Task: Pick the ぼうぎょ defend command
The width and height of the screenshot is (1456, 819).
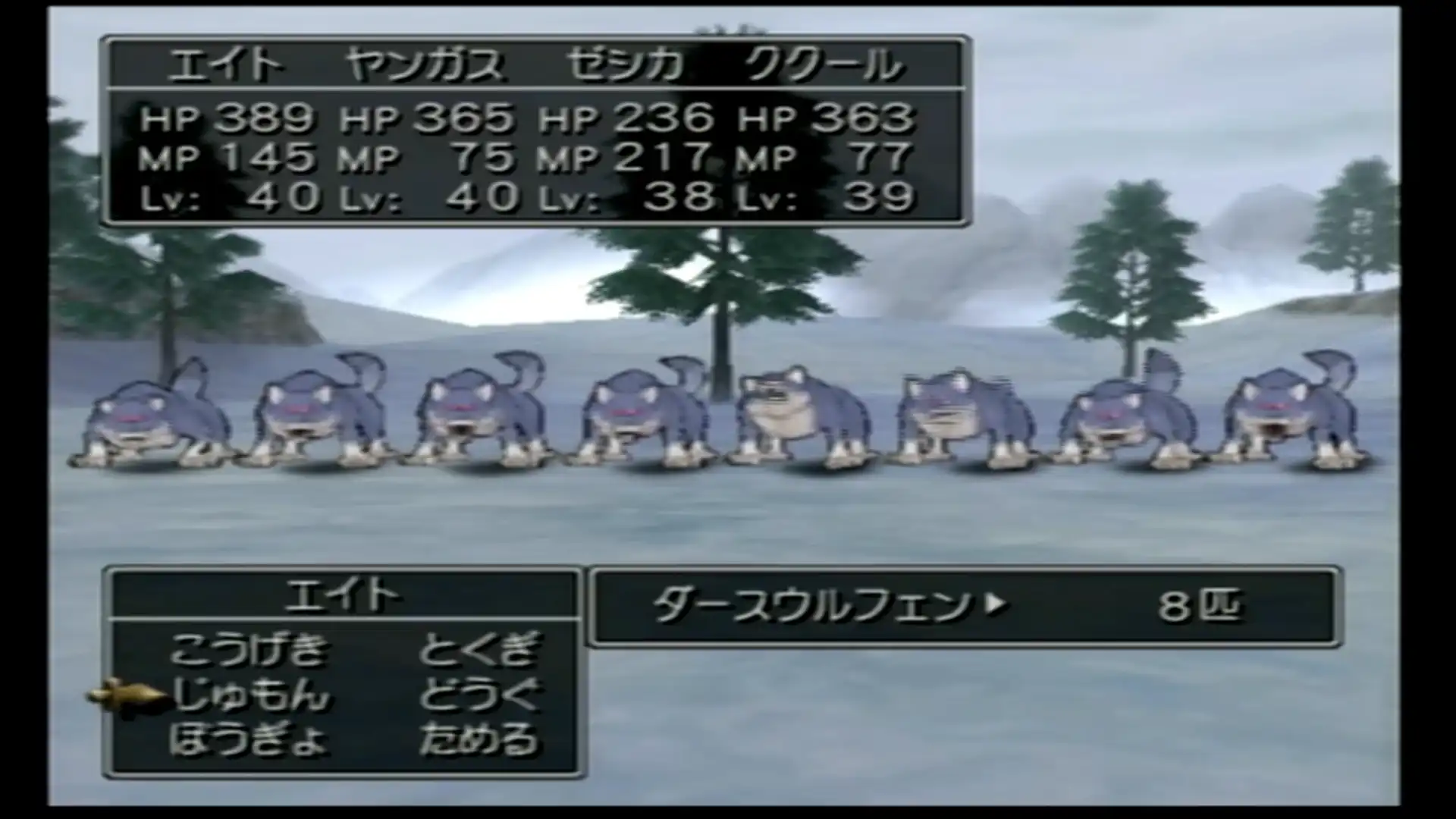Action: [x=249, y=739]
